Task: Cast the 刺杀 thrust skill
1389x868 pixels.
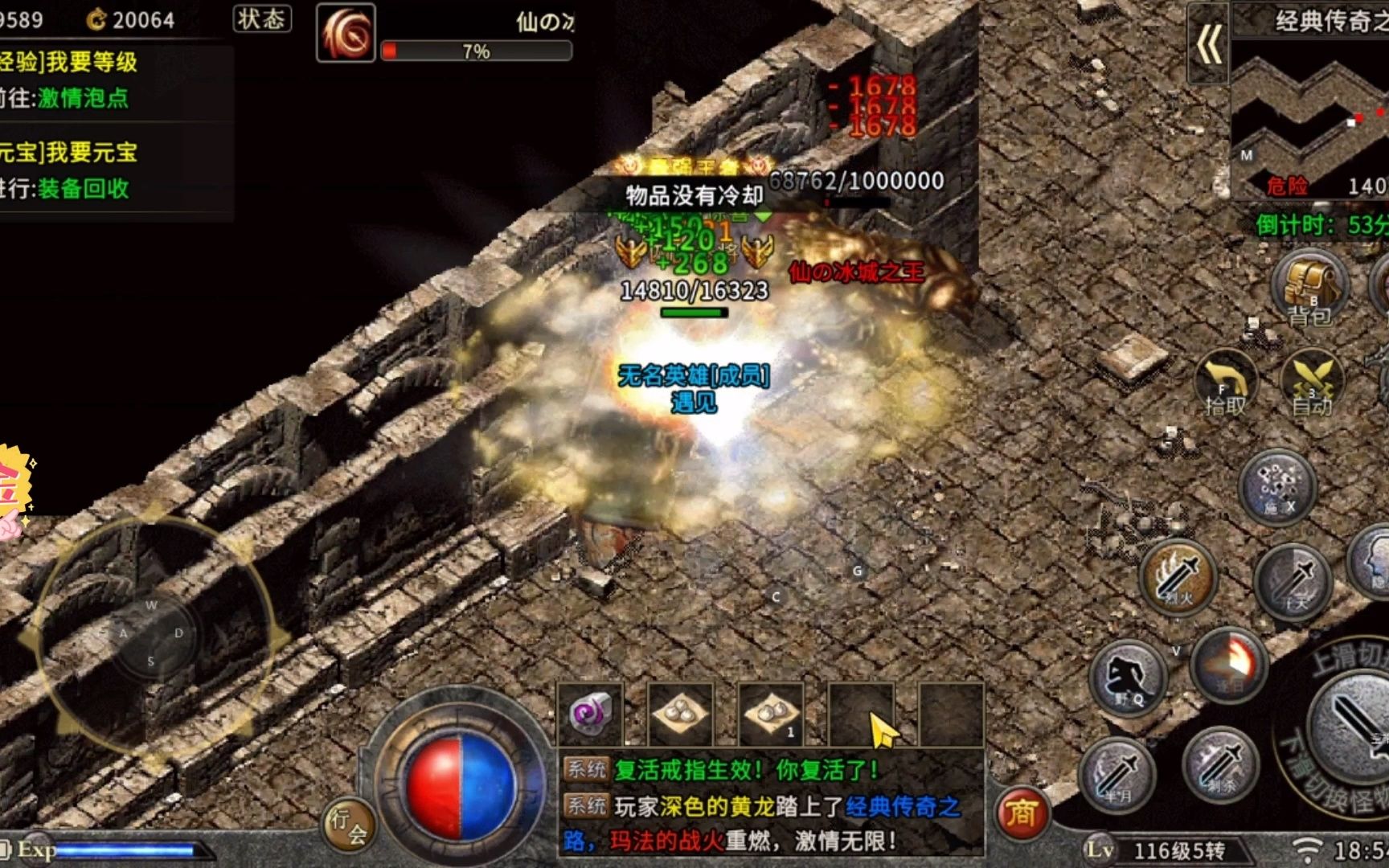Action: [x=1220, y=764]
